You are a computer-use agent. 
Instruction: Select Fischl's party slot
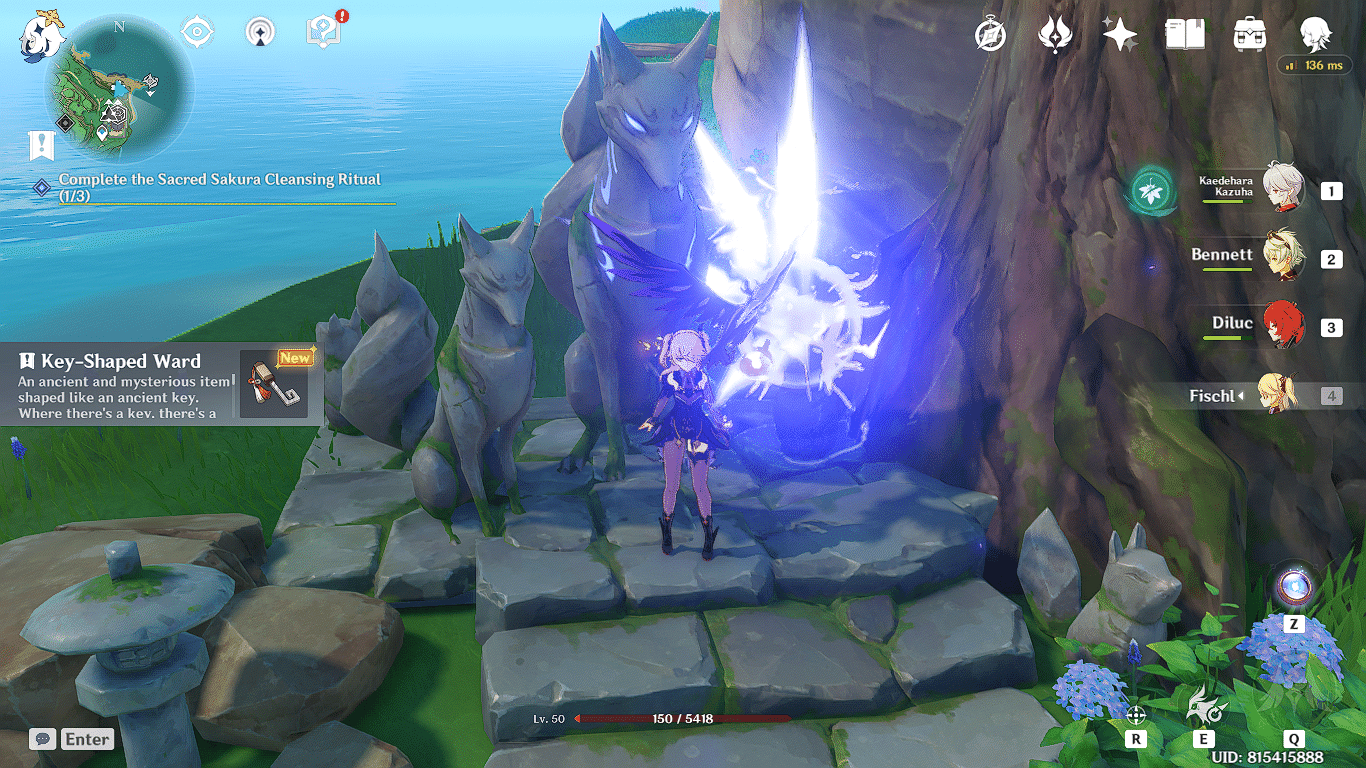(x=1277, y=395)
